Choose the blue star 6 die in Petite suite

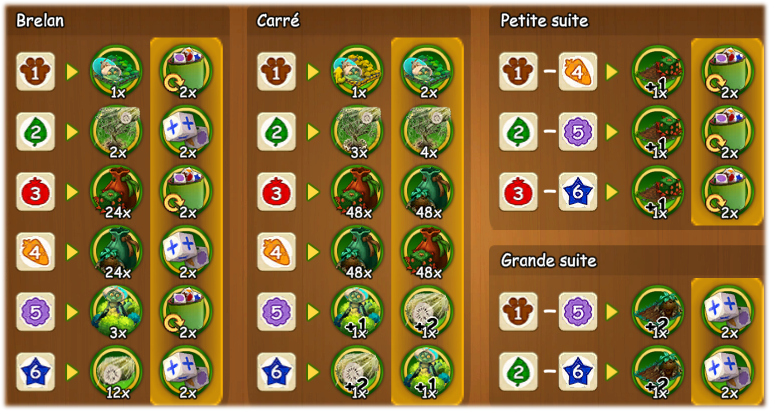(578, 191)
